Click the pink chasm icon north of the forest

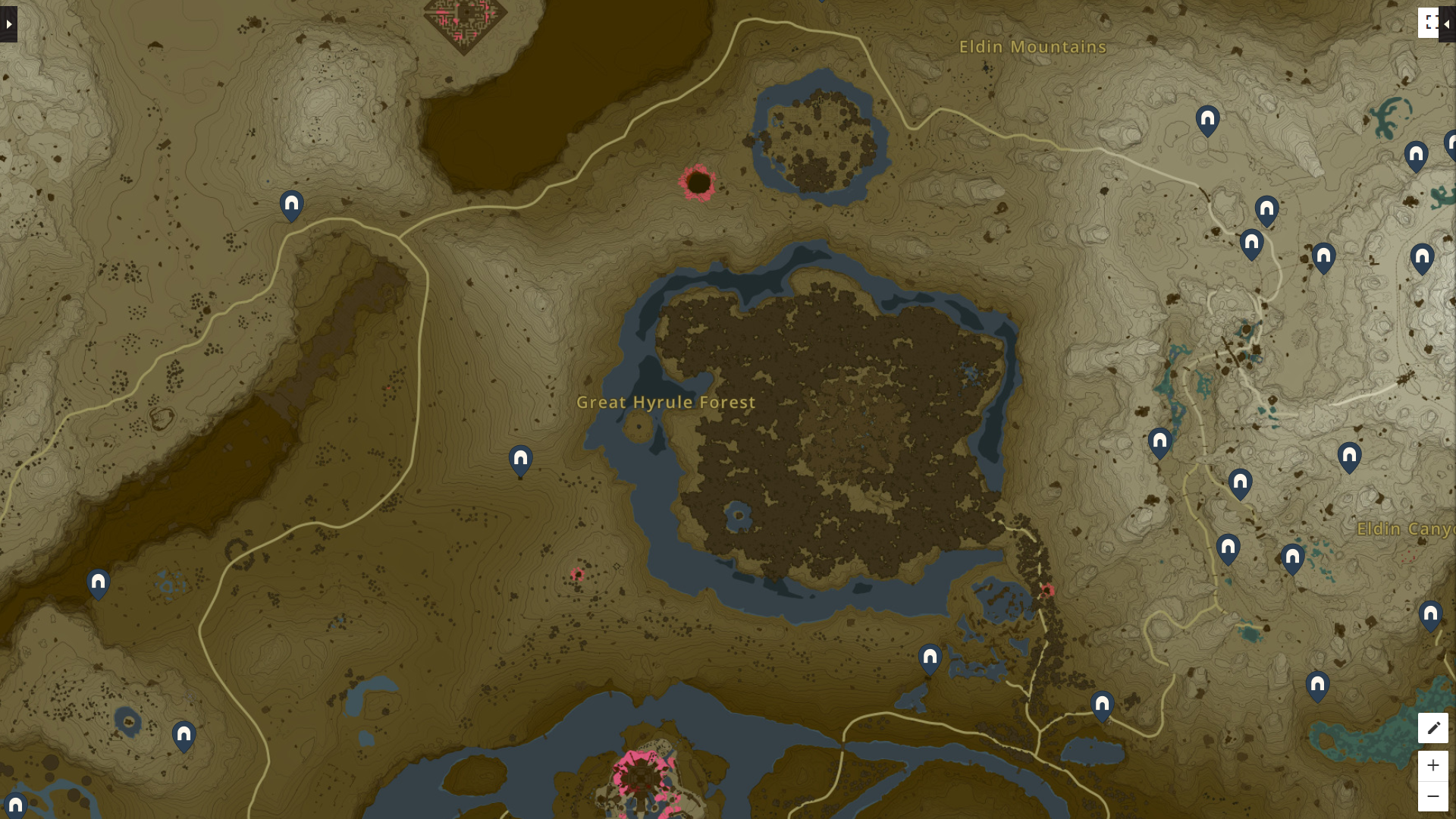698,182
